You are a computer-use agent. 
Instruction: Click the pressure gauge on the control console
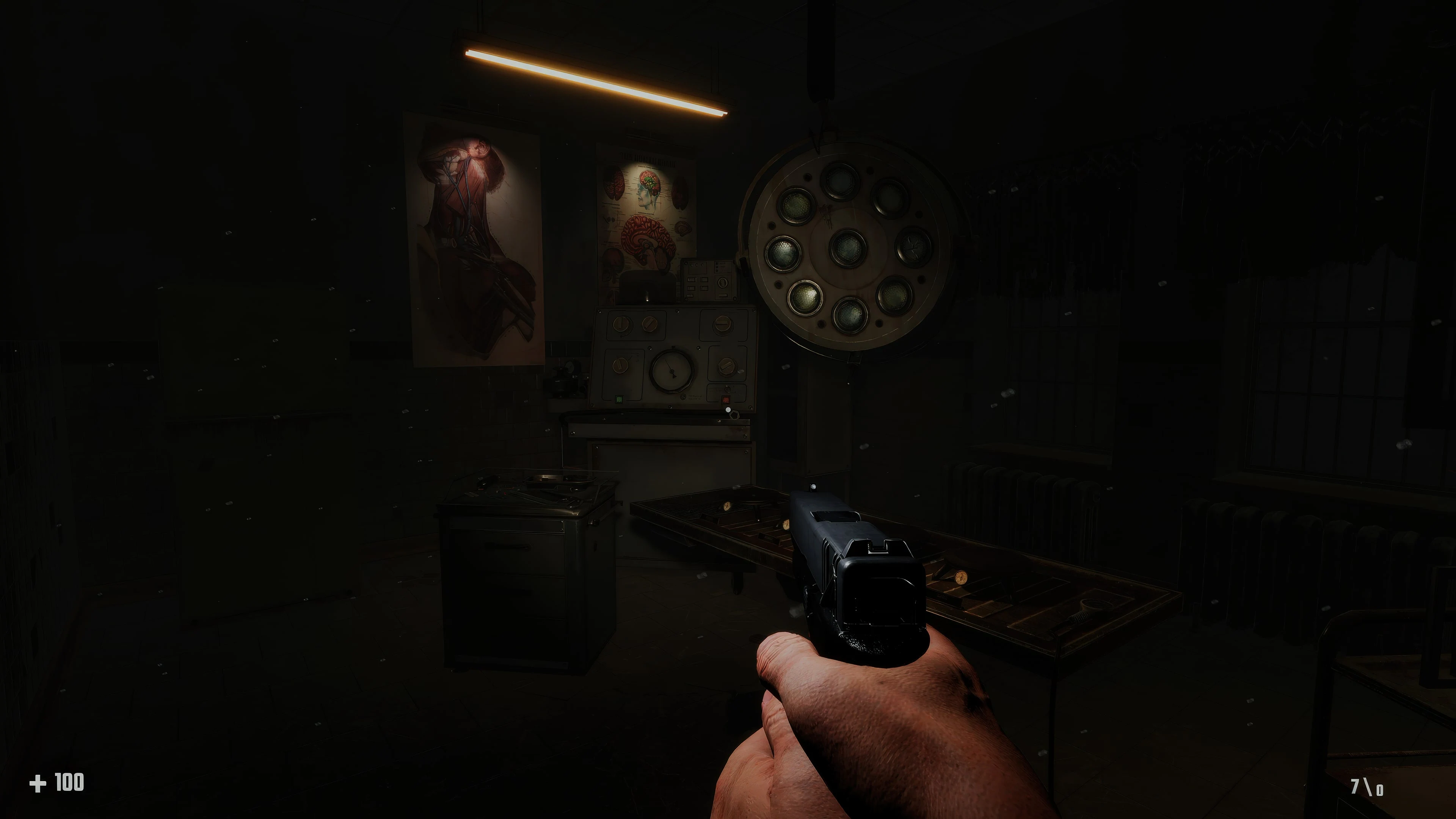673,371
